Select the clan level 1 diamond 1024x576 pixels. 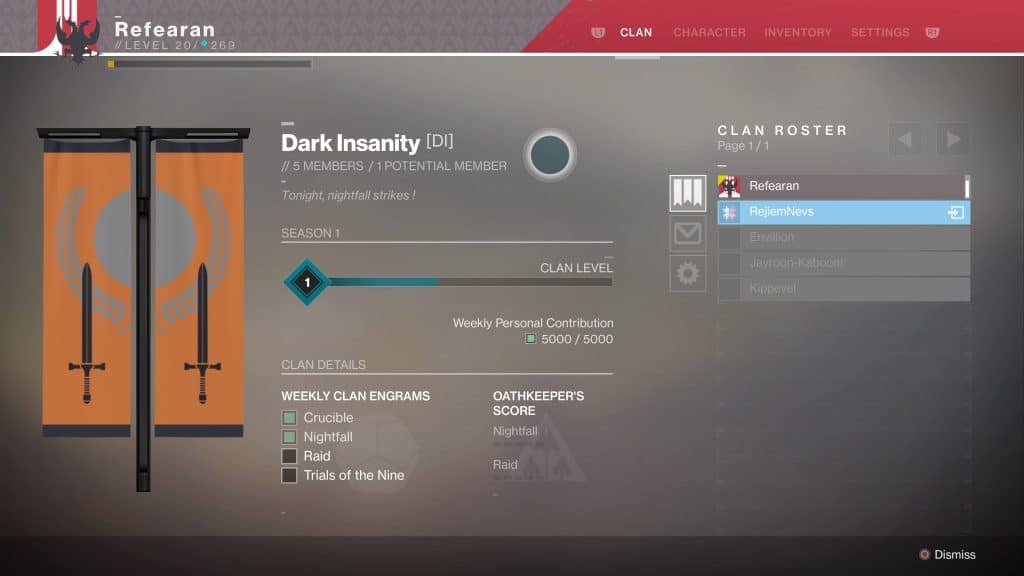click(x=307, y=282)
